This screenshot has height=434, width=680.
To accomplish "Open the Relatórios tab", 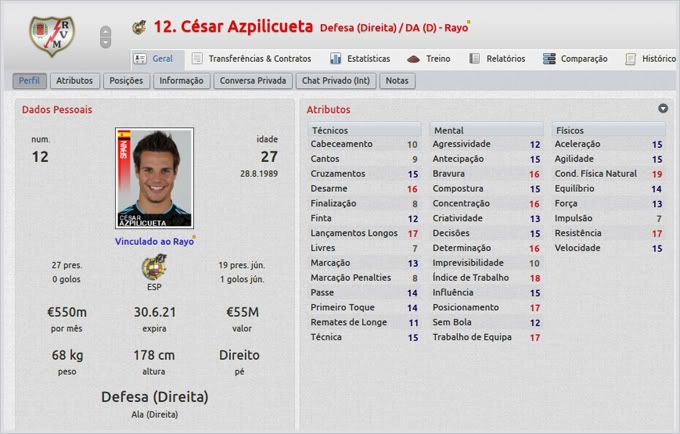I will point(497,59).
